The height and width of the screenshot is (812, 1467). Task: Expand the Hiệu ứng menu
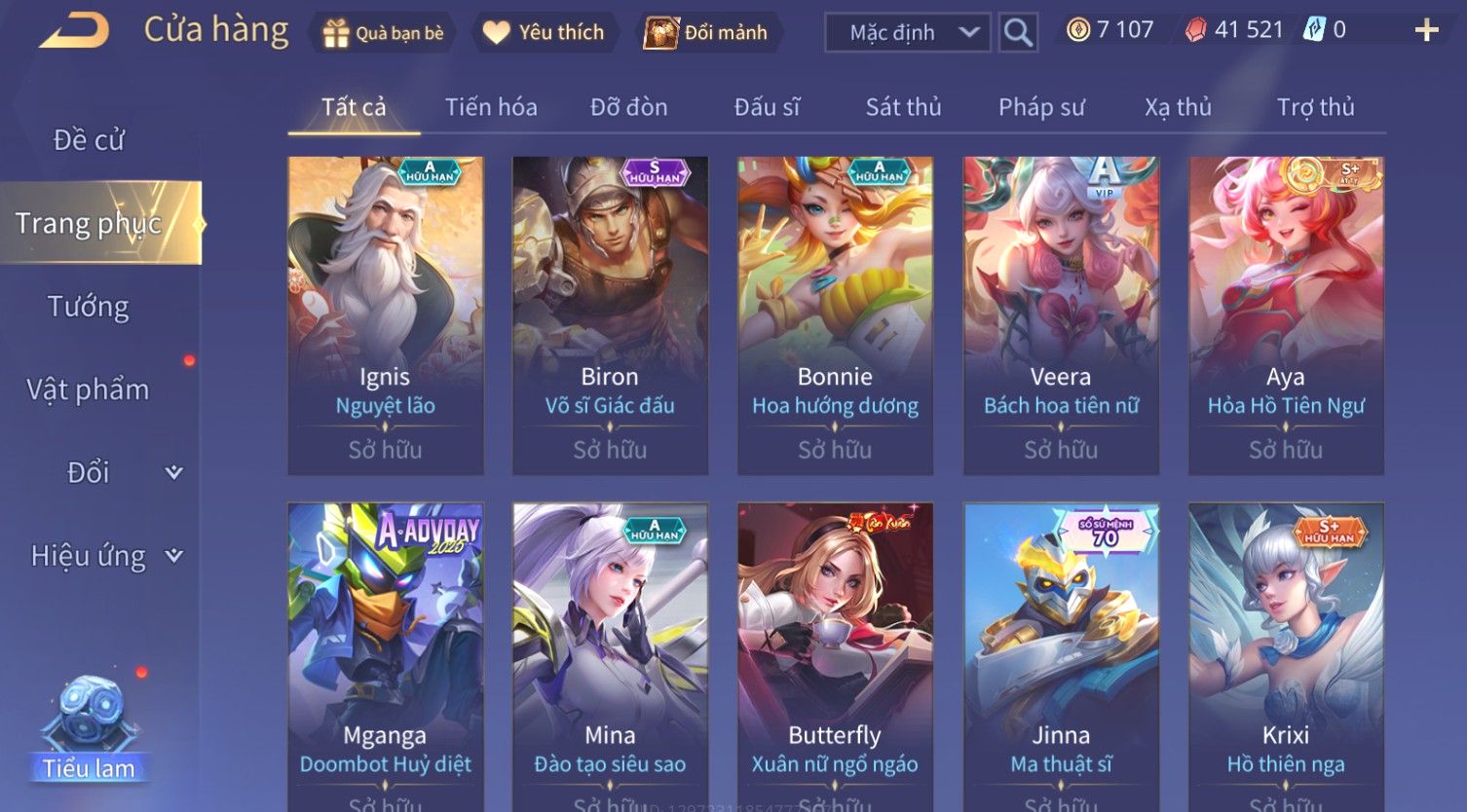105,556
